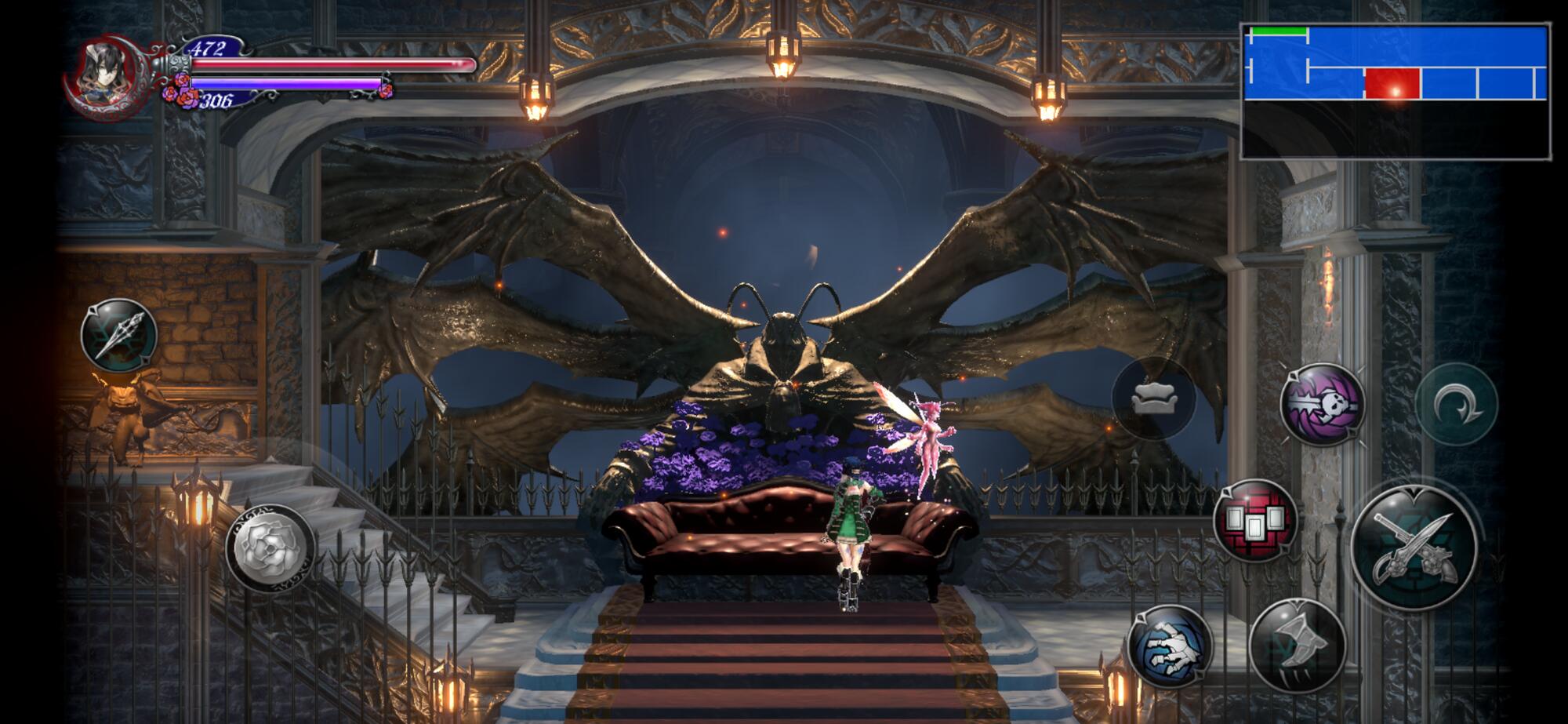This screenshot has width=1568, height=724.
Task: Sit down using the sofa button
Action: (x=1153, y=399)
